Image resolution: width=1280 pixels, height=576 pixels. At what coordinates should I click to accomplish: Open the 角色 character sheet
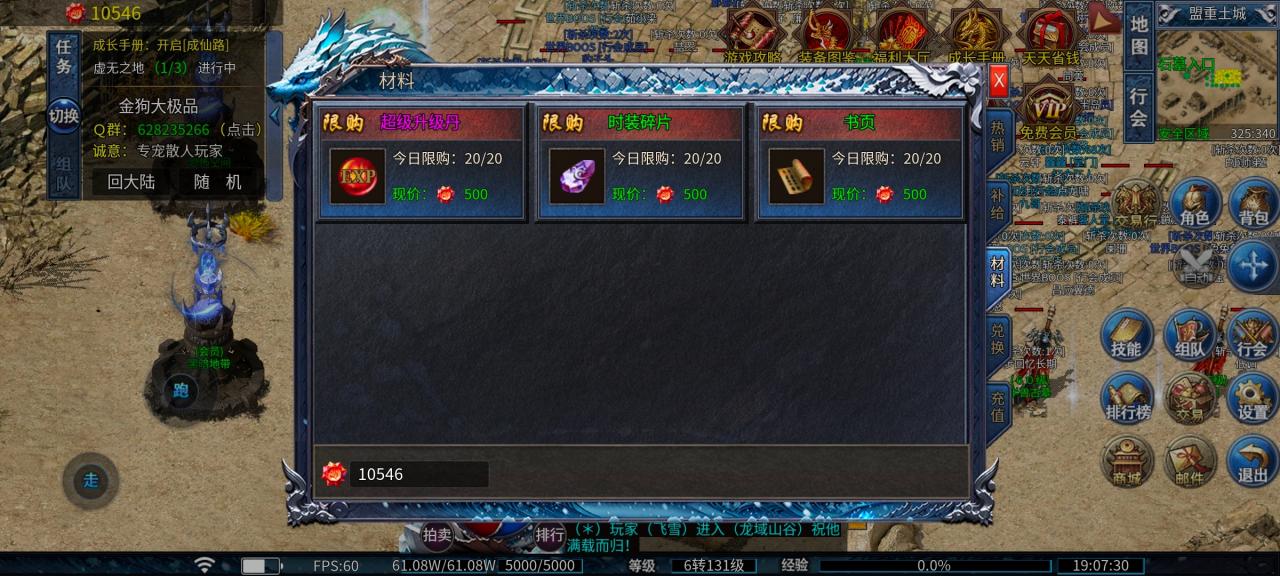[1195, 206]
